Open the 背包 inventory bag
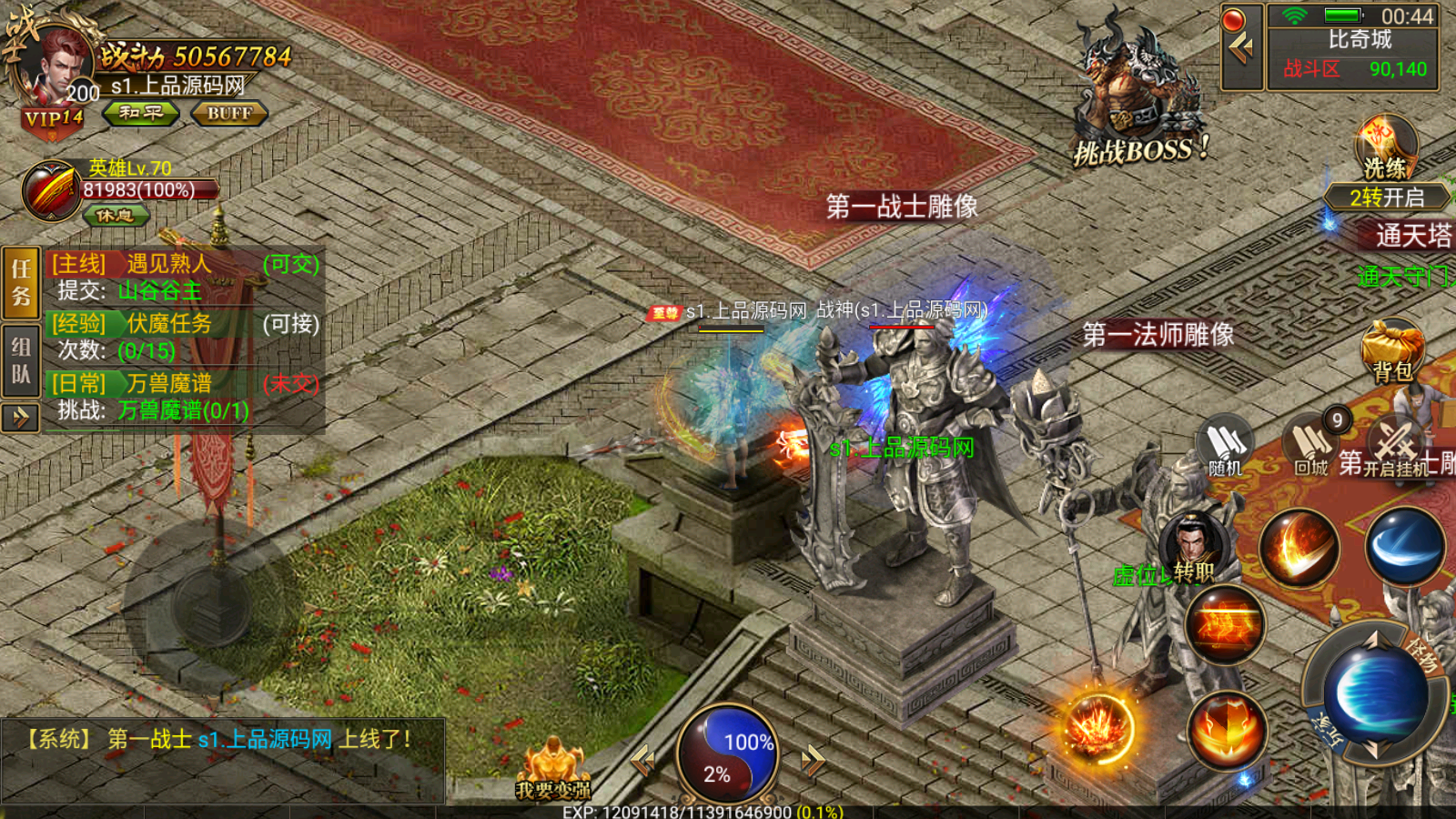The width and height of the screenshot is (1456, 819). click(1392, 350)
